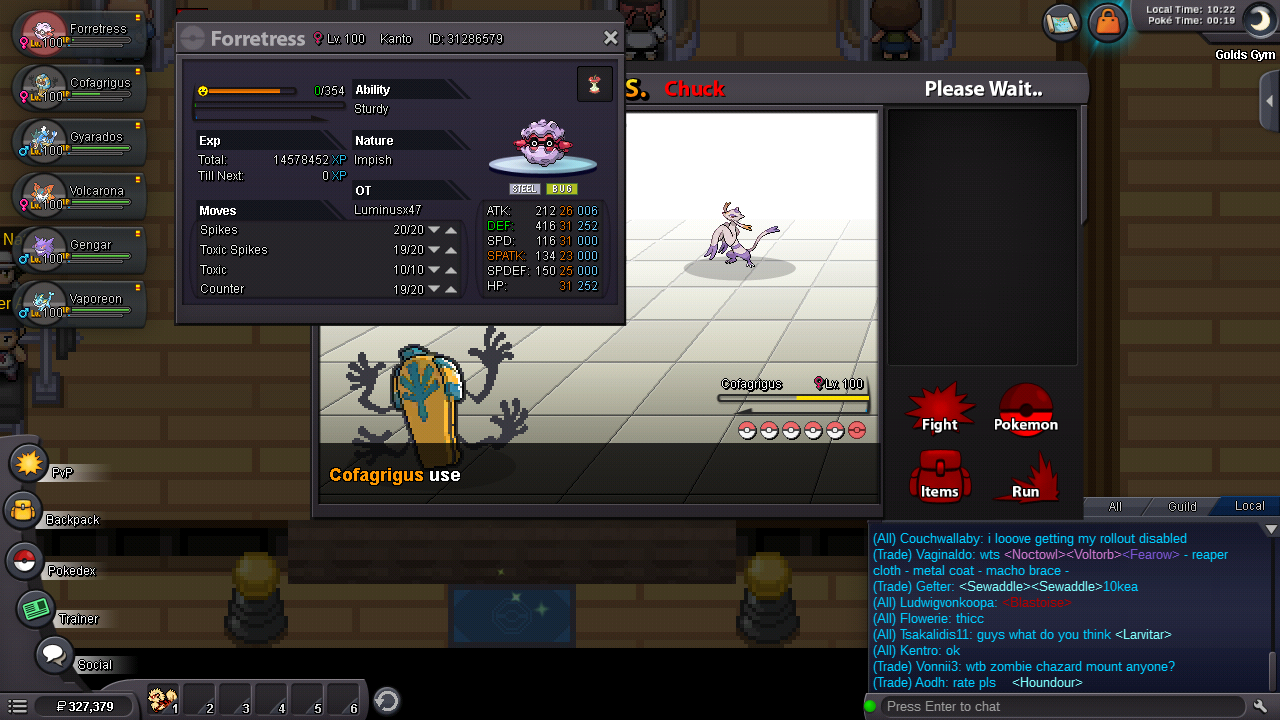This screenshot has height=720, width=1280.
Task: Choose the Fight battle option
Action: pyautogui.click(x=940, y=410)
